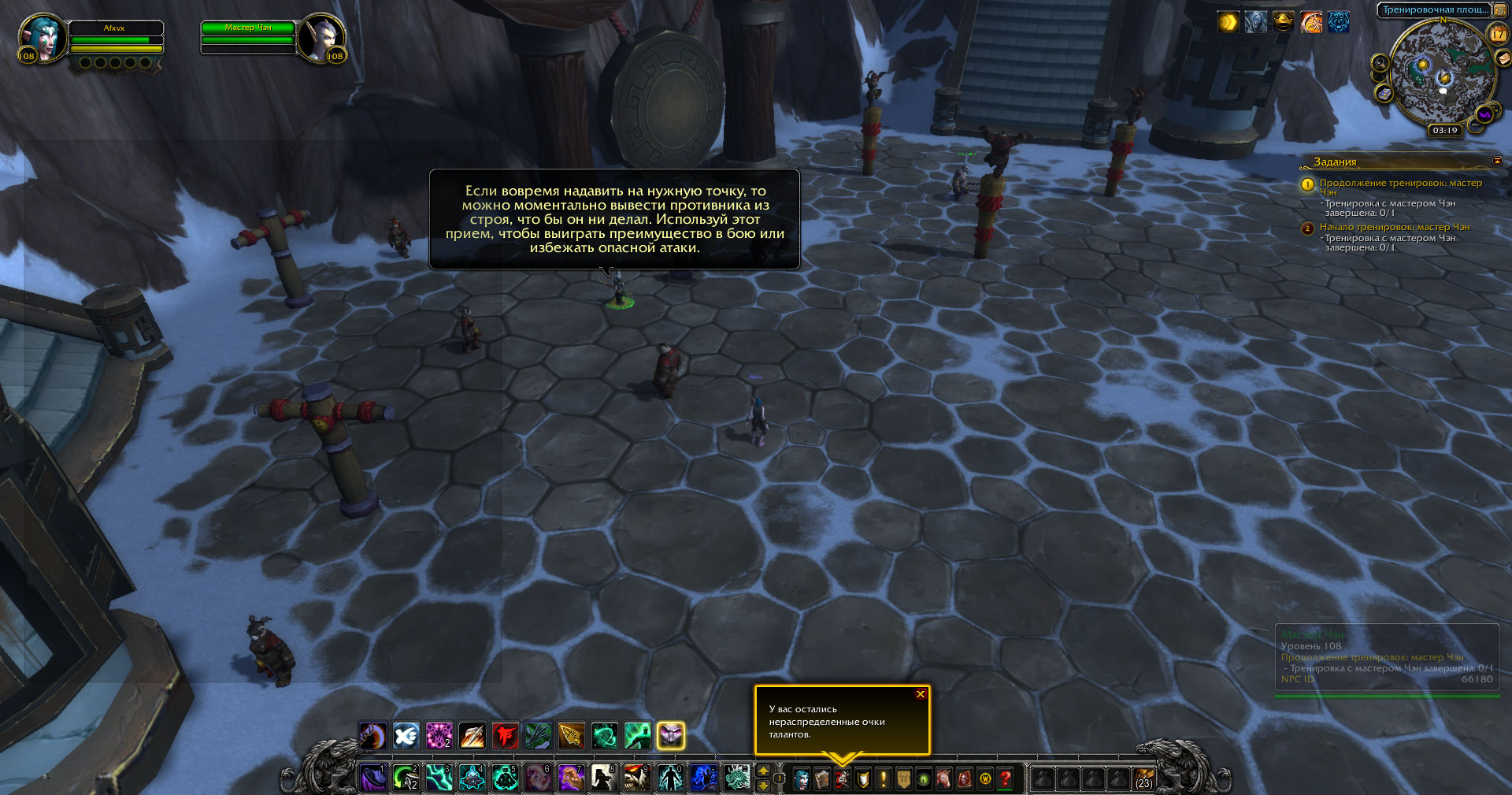Use the red martial kick ability icon
The width and height of the screenshot is (1512, 795).
click(x=505, y=736)
